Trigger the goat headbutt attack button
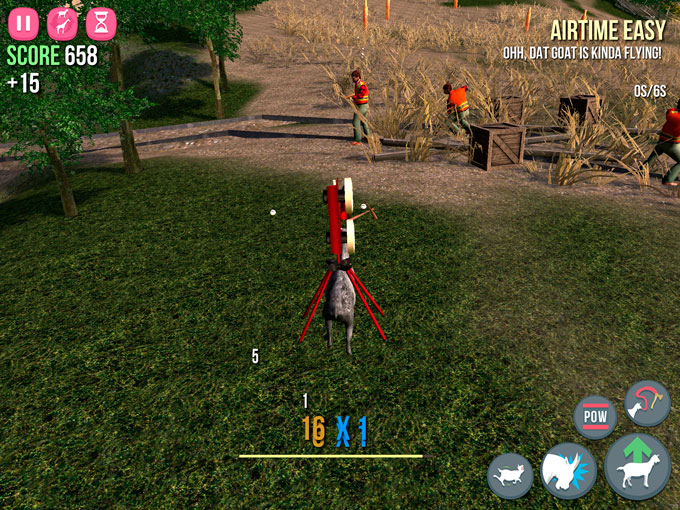This screenshot has height=510, width=680. click(568, 470)
